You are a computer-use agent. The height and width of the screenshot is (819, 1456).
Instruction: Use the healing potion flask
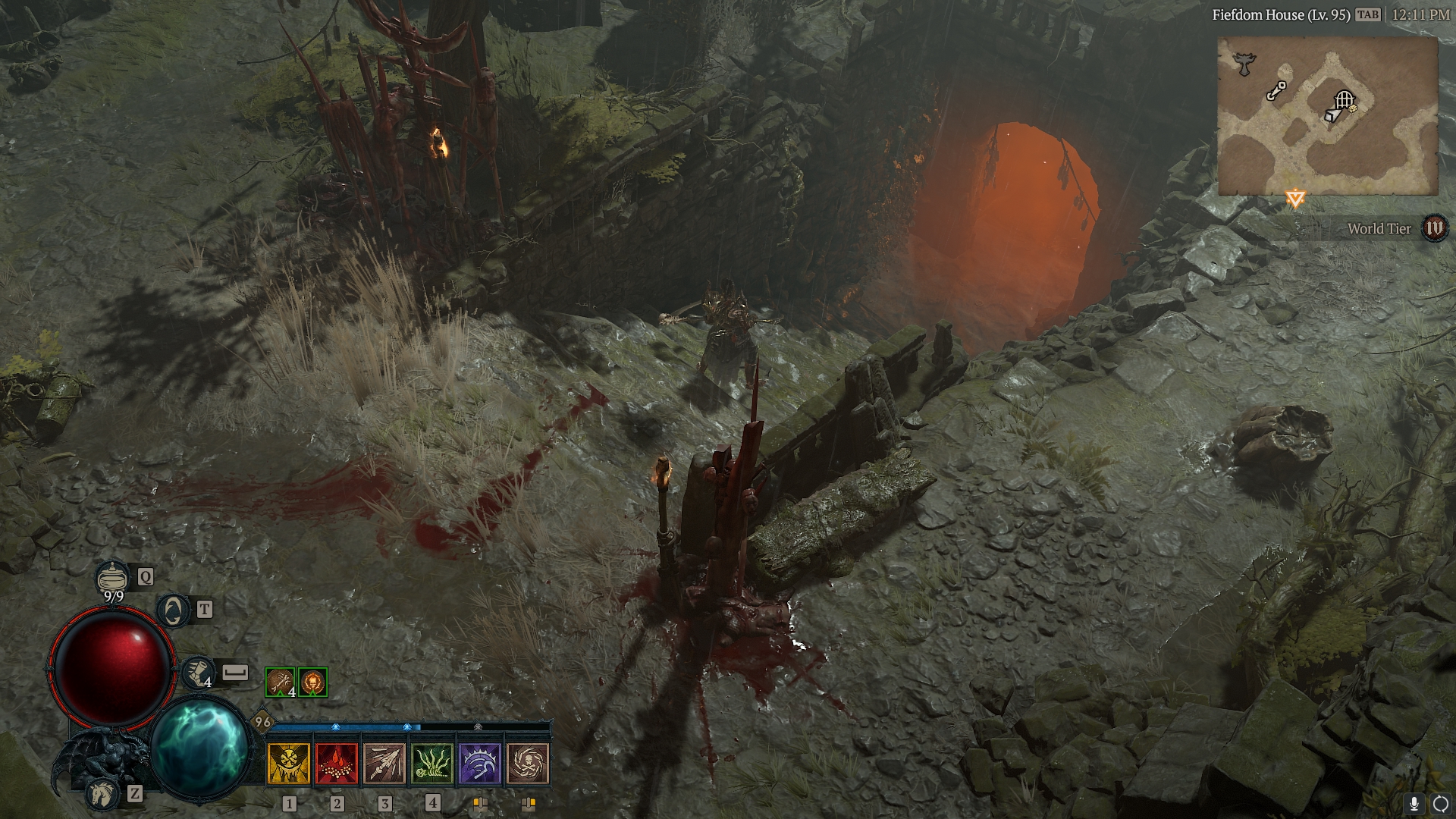[112, 578]
